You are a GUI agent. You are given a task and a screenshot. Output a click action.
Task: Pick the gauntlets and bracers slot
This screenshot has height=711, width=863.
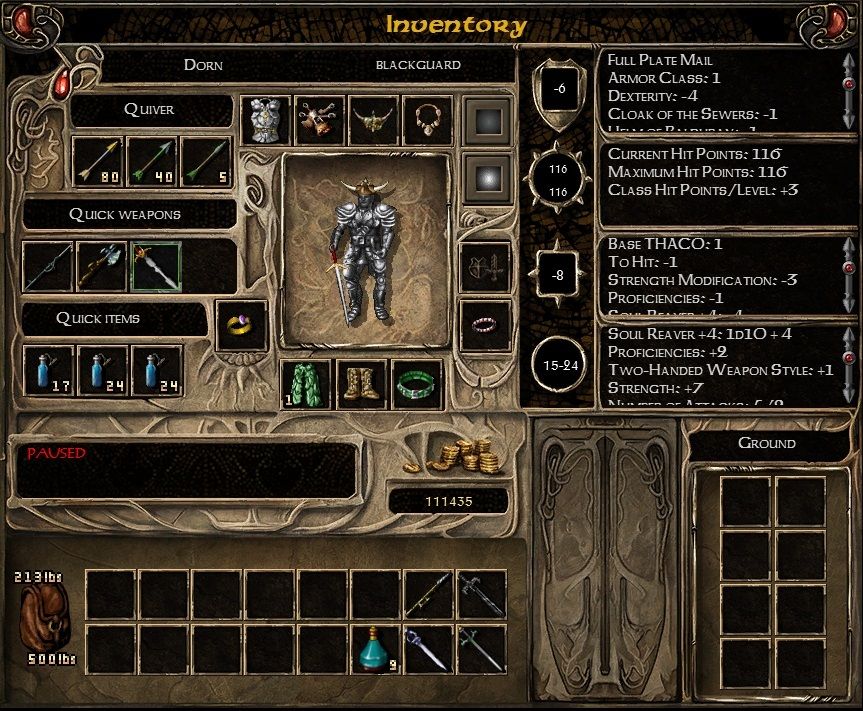319,121
